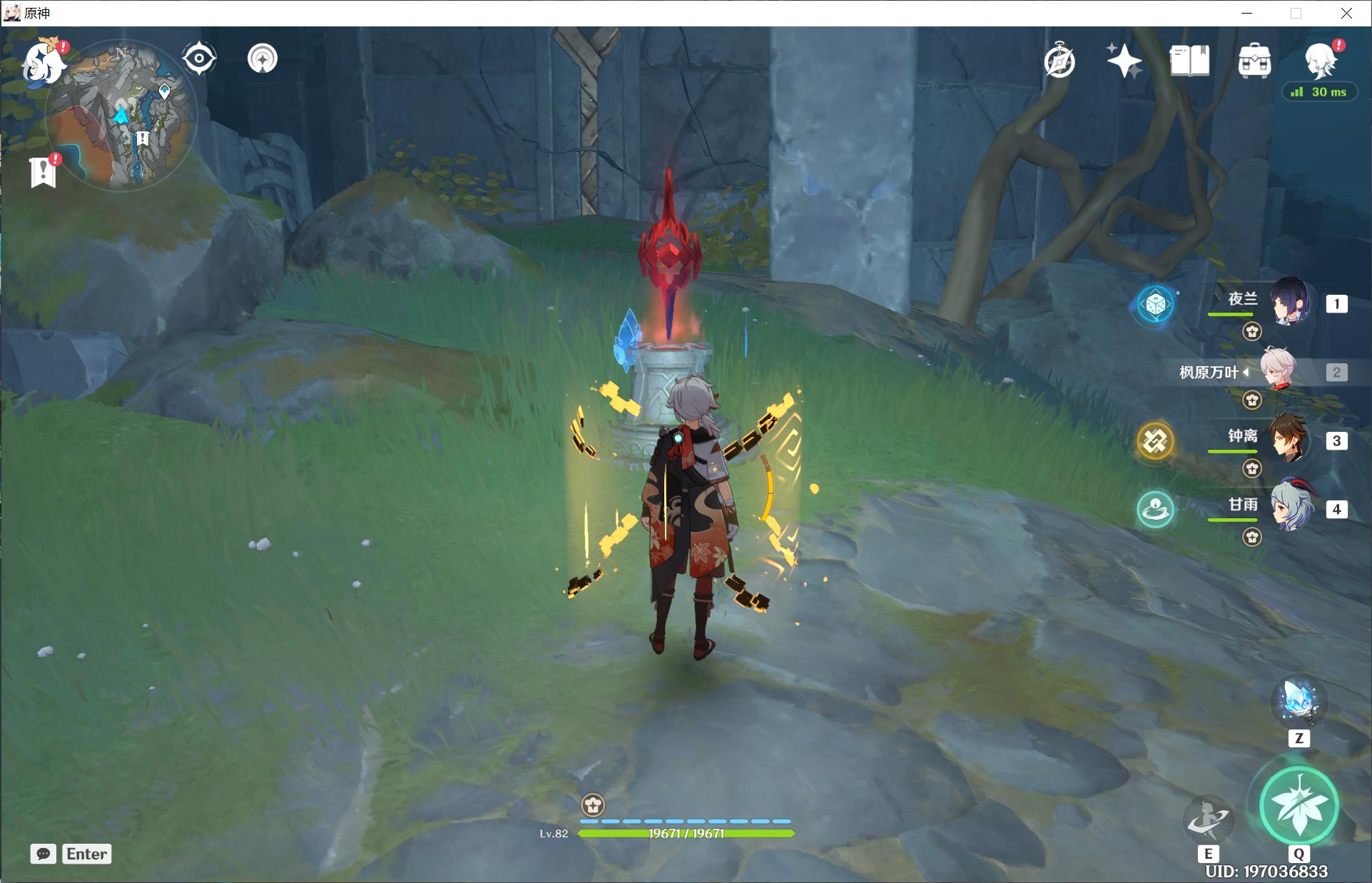This screenshot has height=883, width=1372.
Task: Activate the Elemental Skill icon
Action: coord(1208,819)
